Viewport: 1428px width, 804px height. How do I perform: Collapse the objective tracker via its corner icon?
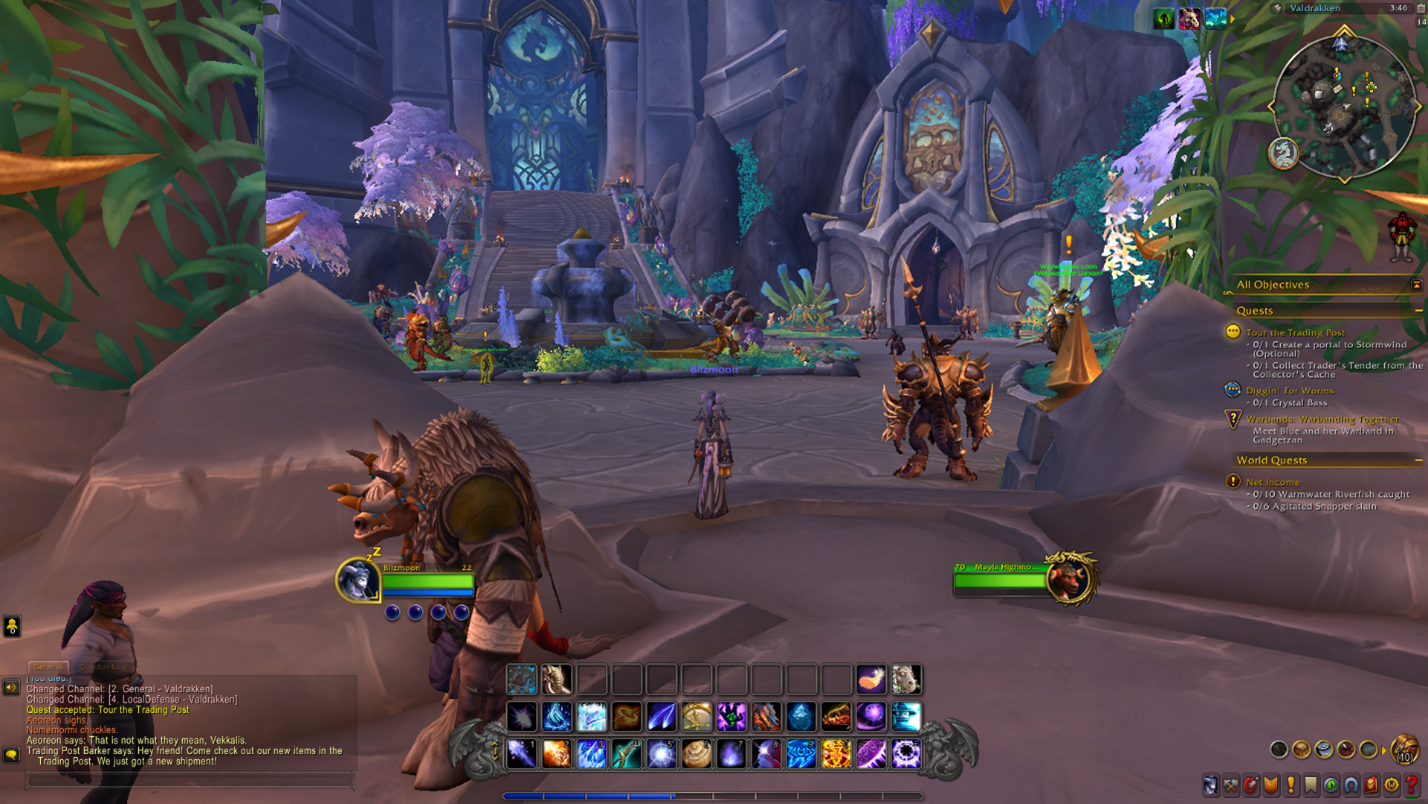coord(1417,285)
